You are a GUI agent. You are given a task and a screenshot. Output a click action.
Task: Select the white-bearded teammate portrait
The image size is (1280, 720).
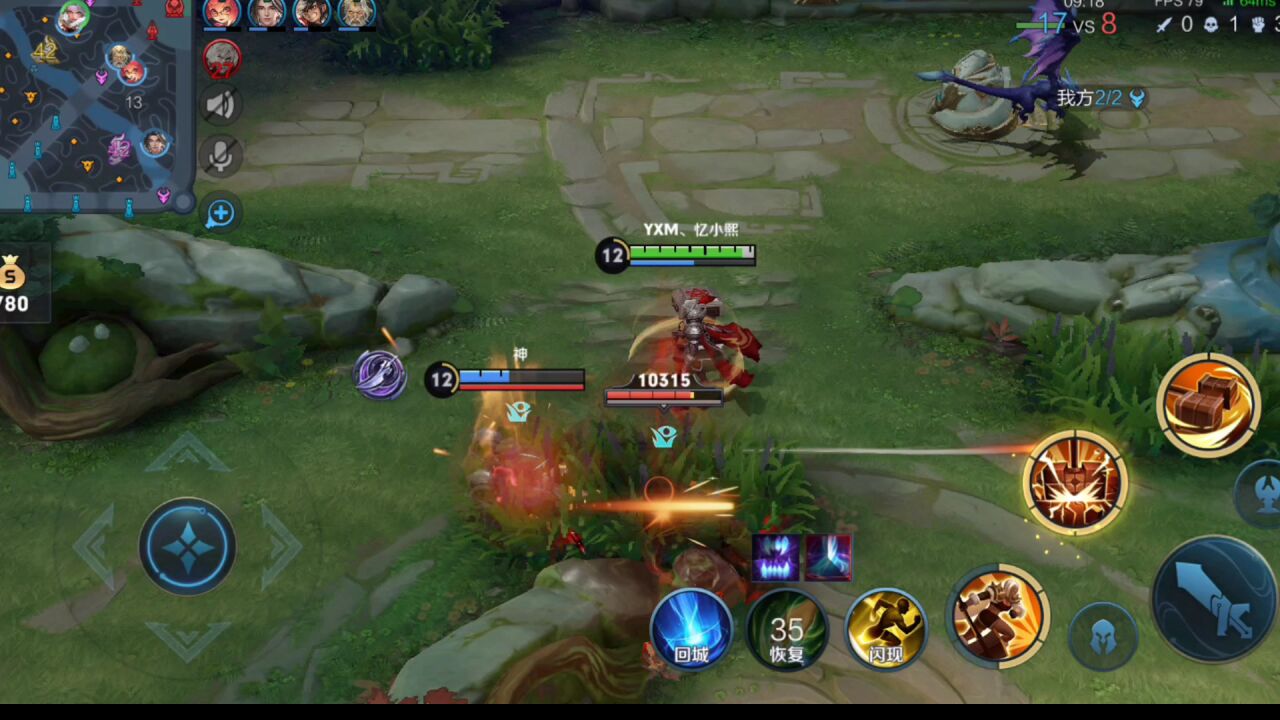point(356,13)
